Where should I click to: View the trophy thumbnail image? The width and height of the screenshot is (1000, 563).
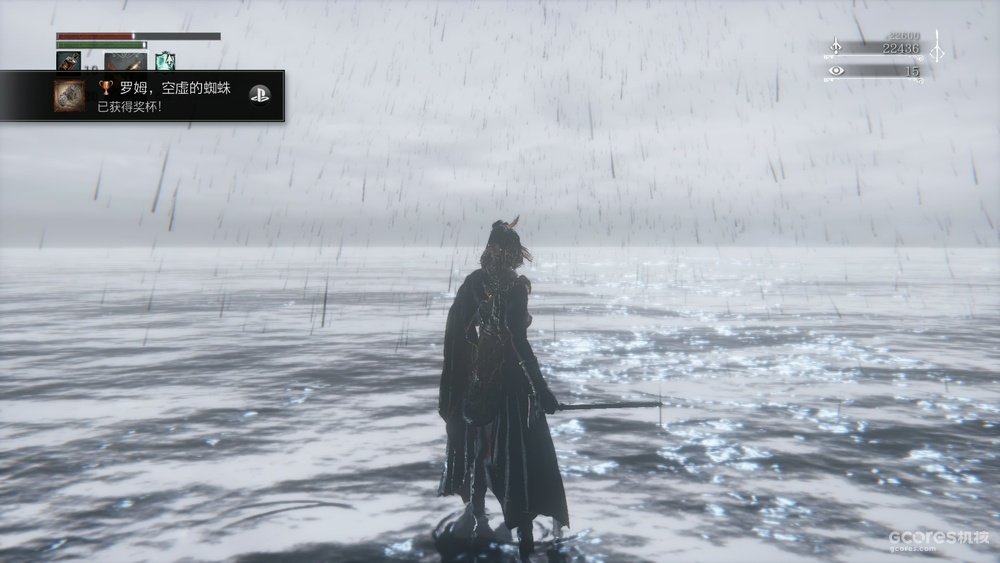click(x=69, y=96)
